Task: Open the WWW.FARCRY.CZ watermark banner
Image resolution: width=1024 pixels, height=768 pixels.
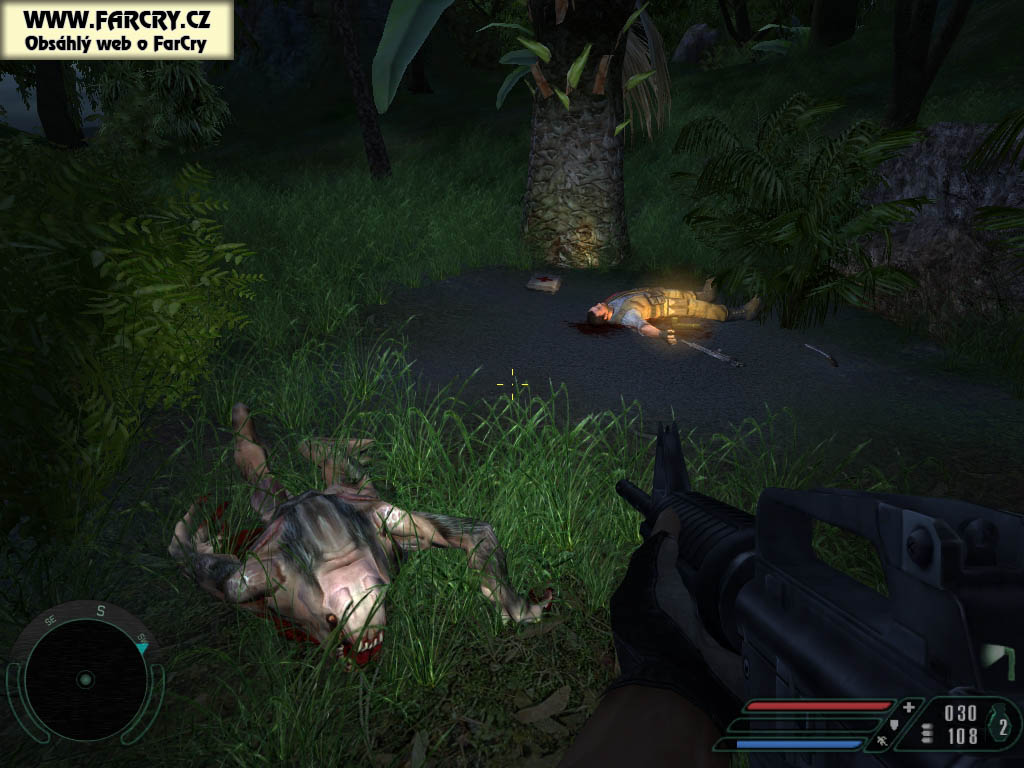Action: [x=117, y=30]
